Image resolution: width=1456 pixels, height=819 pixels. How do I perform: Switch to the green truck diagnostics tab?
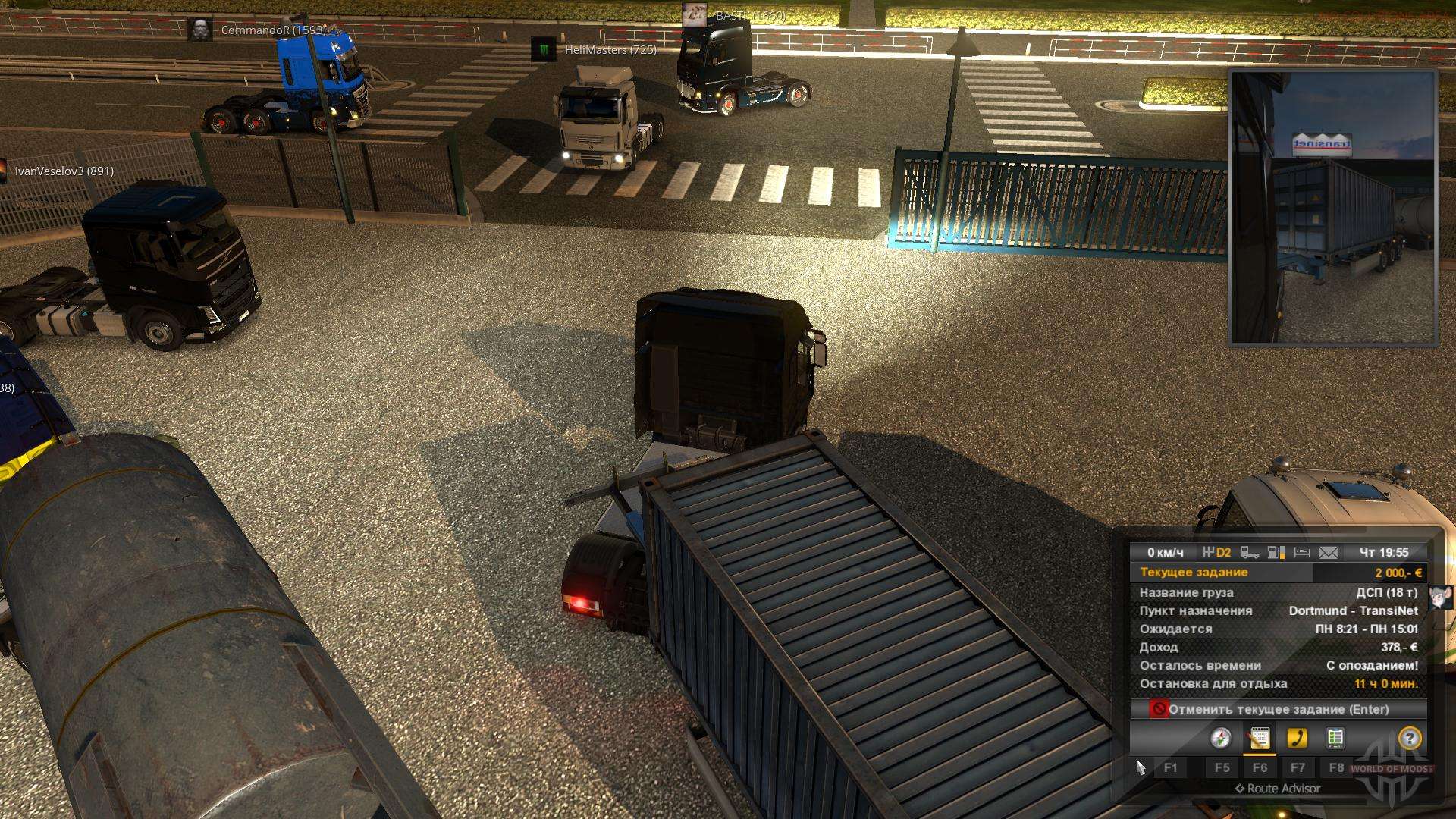(1335, 738)
